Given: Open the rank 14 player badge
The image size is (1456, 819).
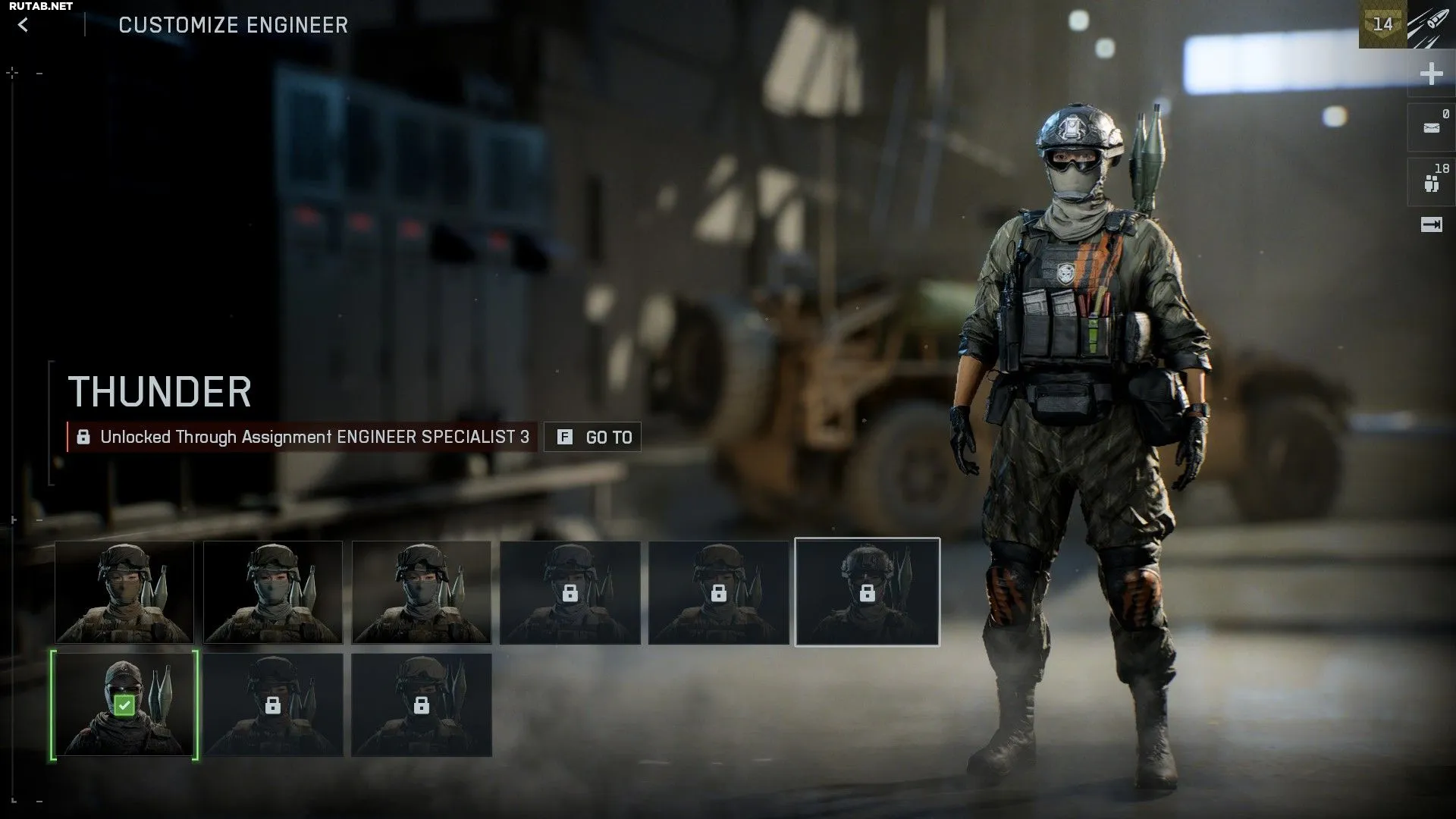Looking at the screenshot, I should pos(1382,24).
